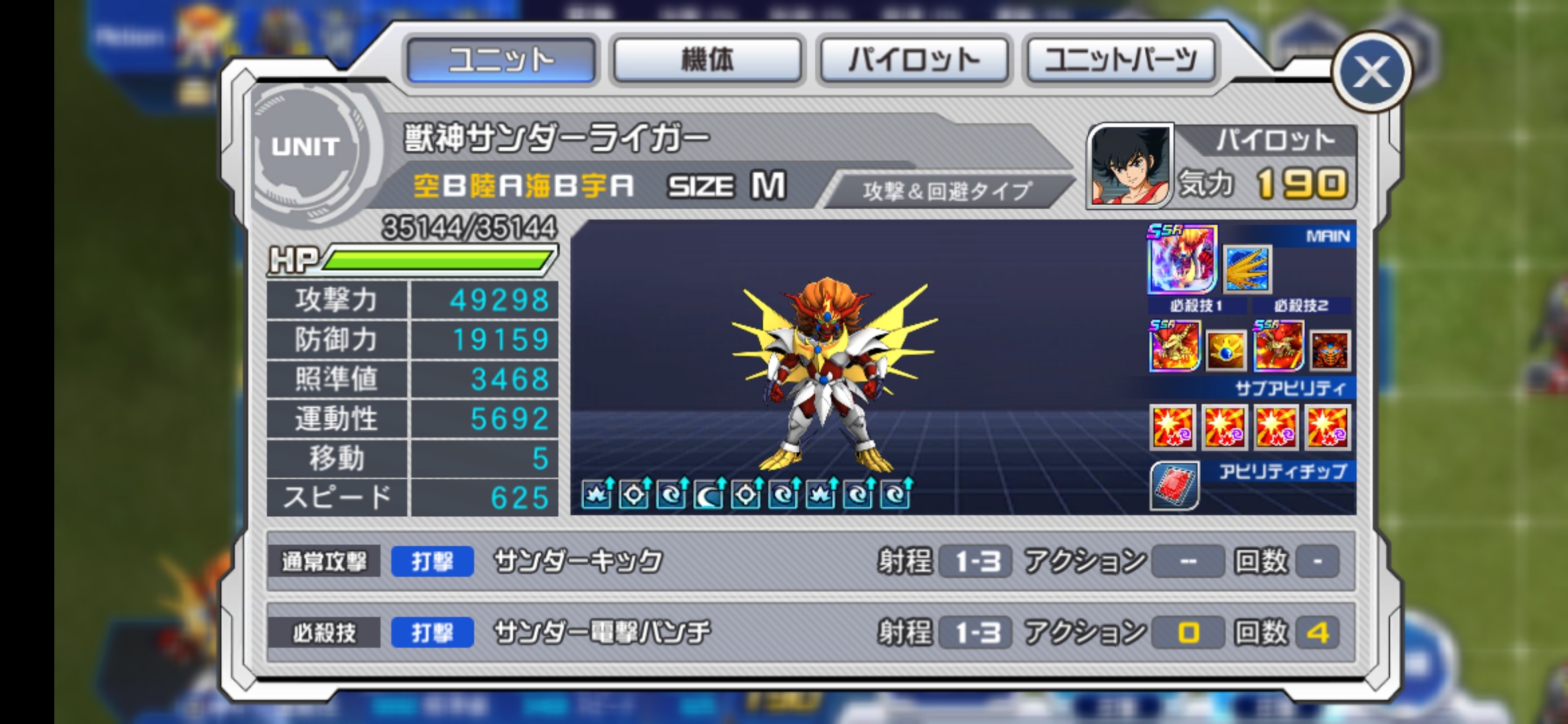This screenshot has width=1568, height=724.
Task: Tap the red mecha face icon under 必殺技2
Action: click(1330, 350)
